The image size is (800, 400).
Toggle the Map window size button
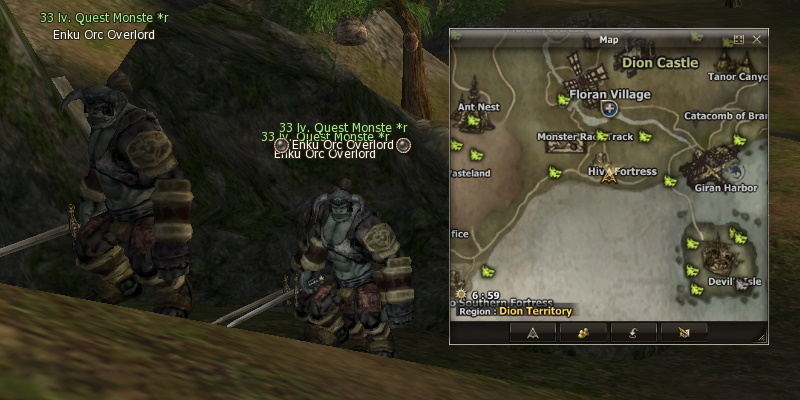[739, 40]
